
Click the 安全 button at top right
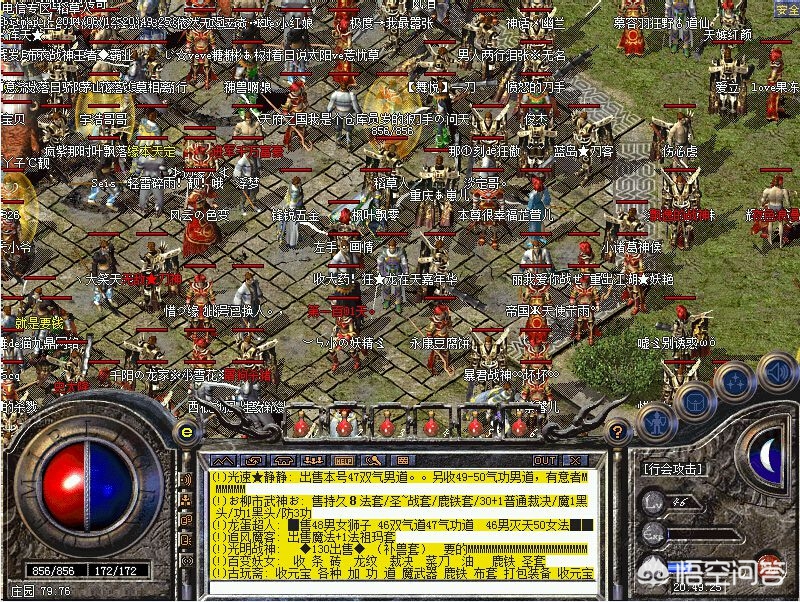pos(787,10)
